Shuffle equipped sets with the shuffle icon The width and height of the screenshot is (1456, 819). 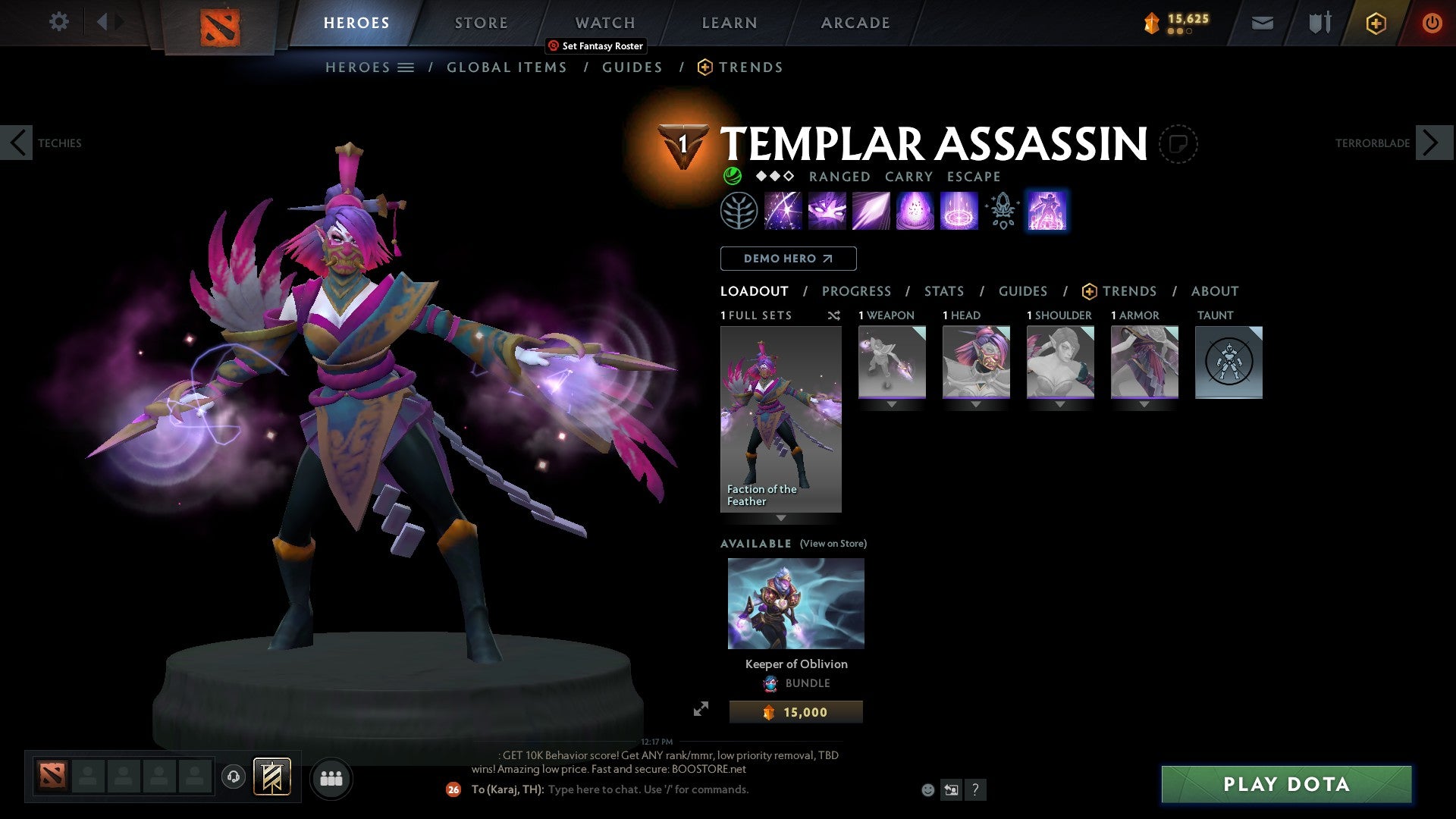click(x=834, y=315)
